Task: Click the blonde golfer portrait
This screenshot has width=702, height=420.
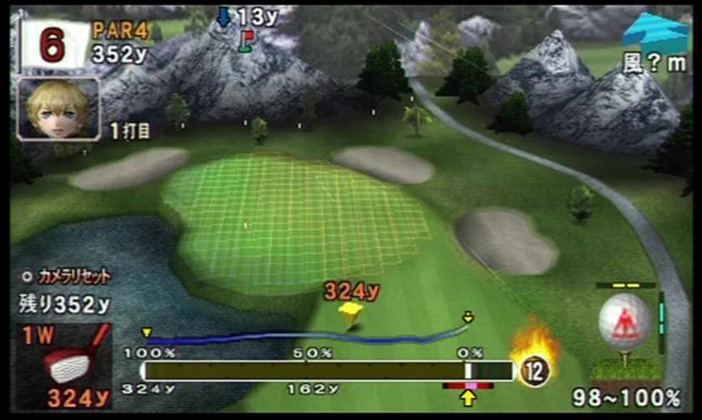Action: (x=58, y=109)
